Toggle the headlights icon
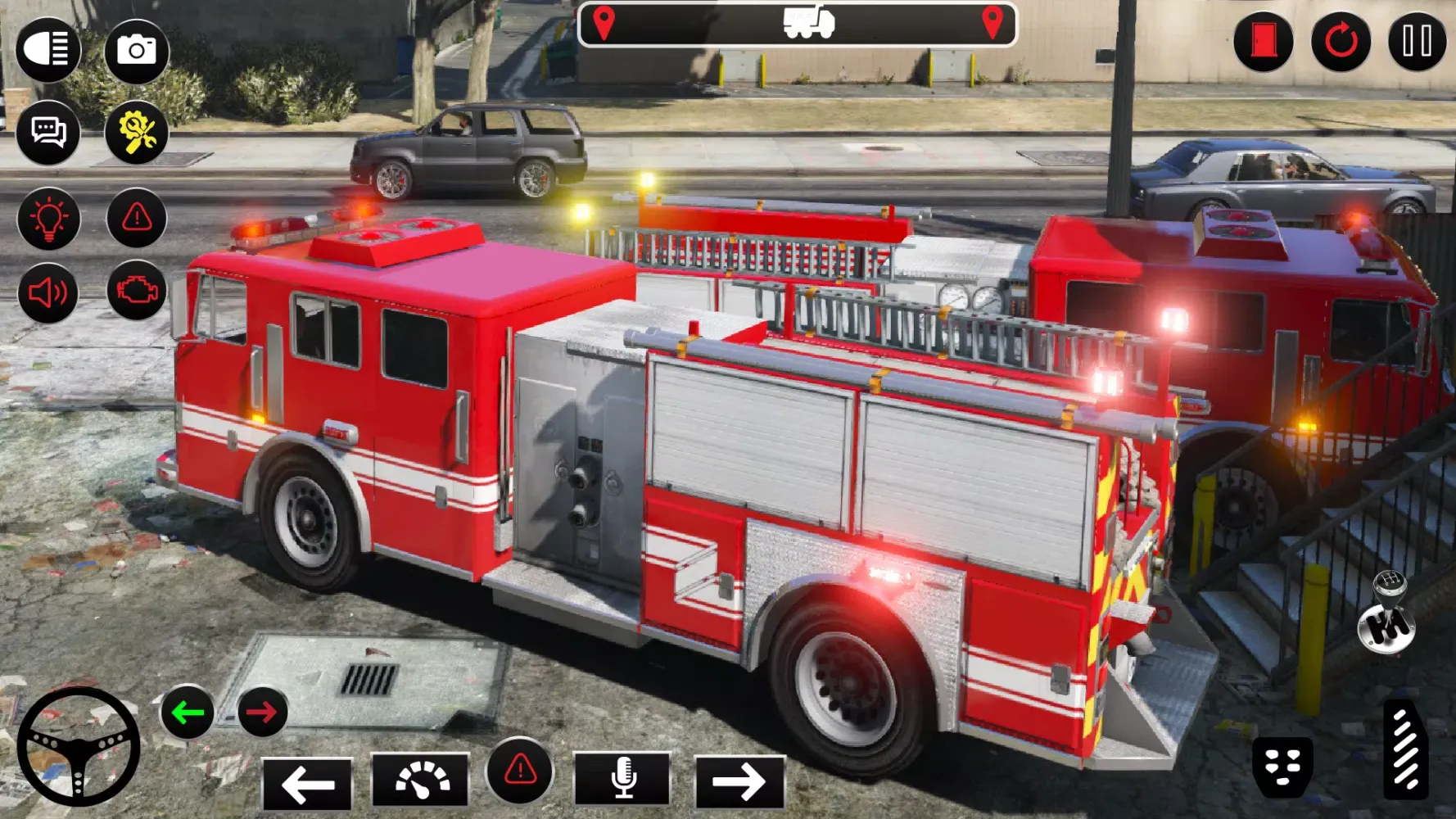 (x=49, y=52)
